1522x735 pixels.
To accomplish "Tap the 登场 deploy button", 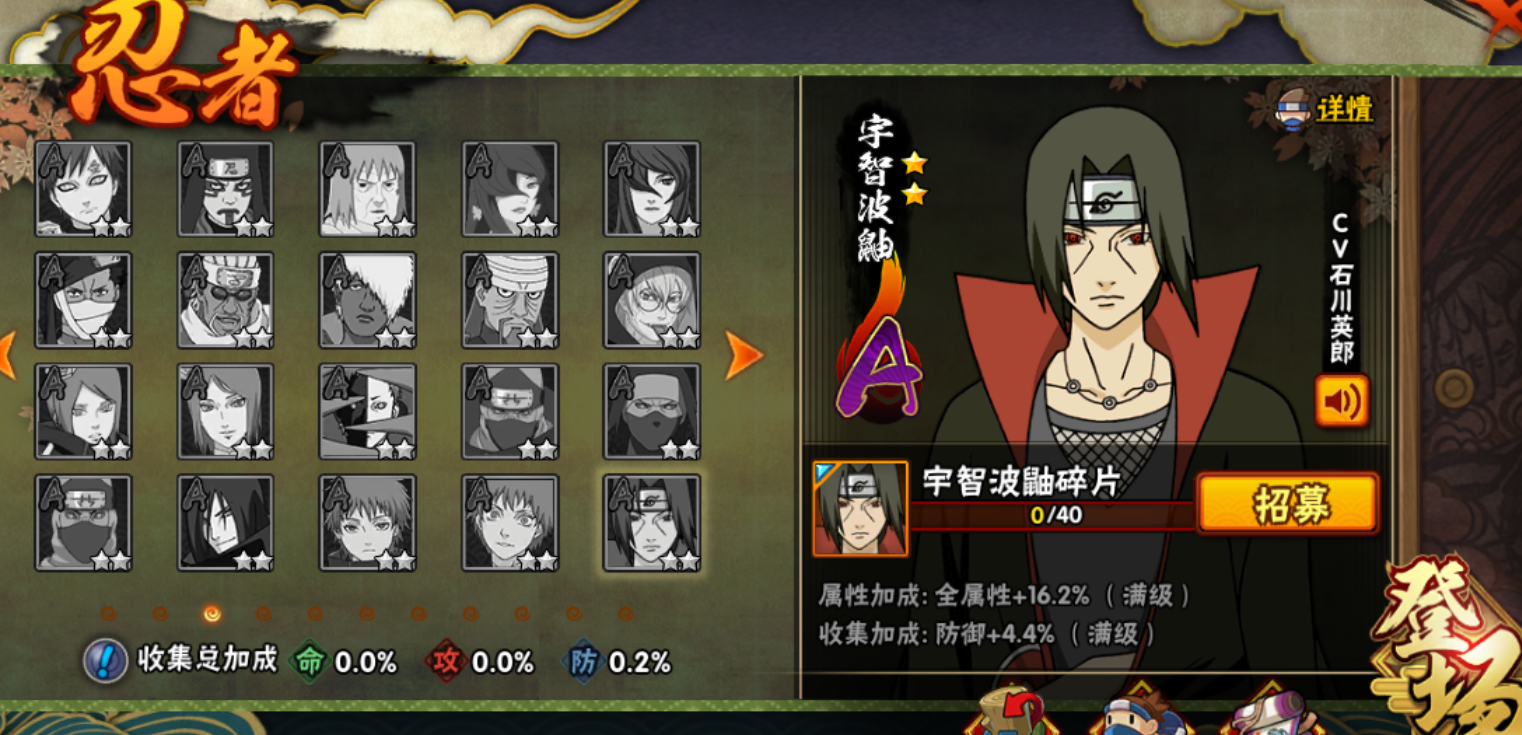I will click(1450, 650).
